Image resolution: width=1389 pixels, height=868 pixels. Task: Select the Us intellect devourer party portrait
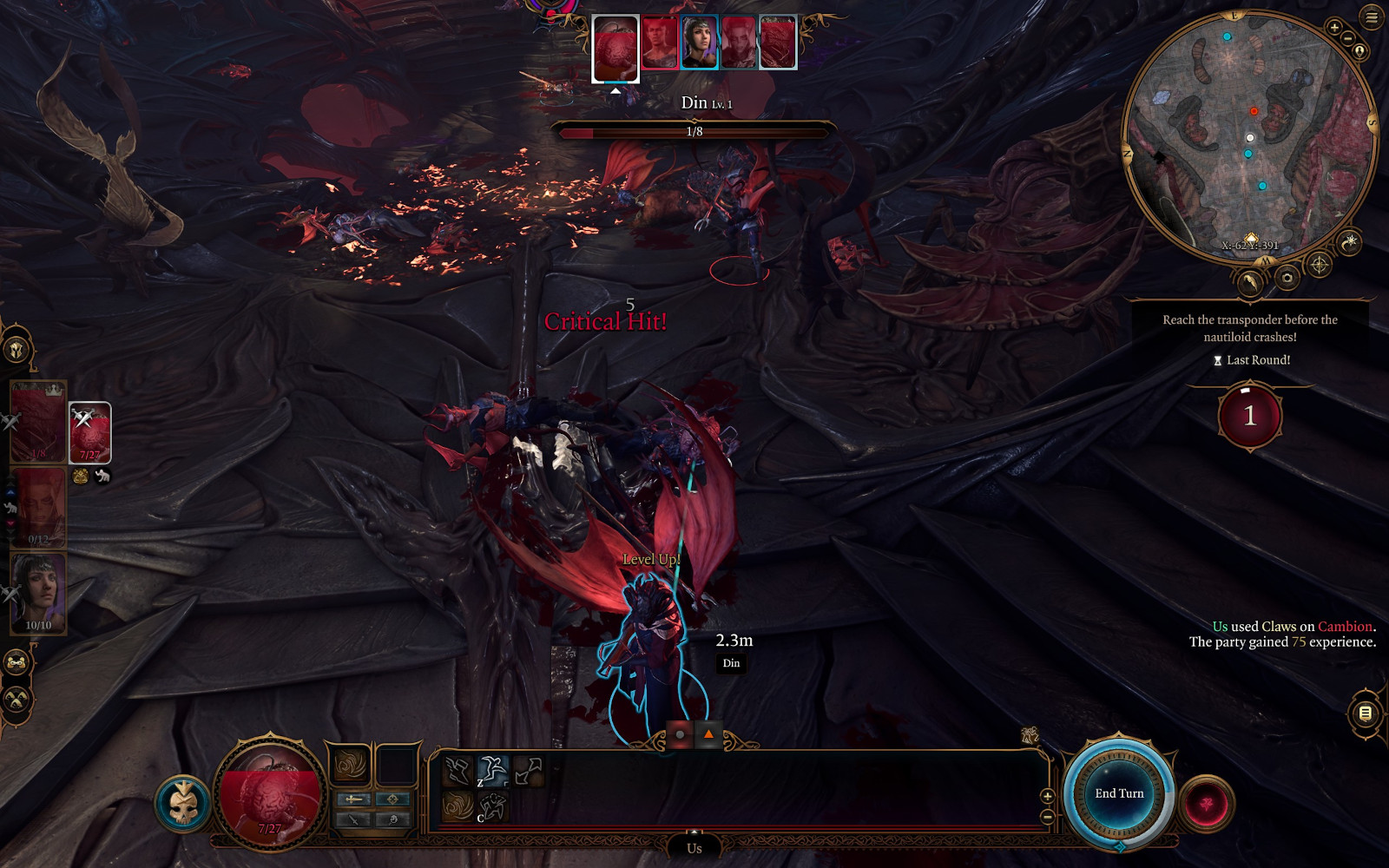coord(89,431)
